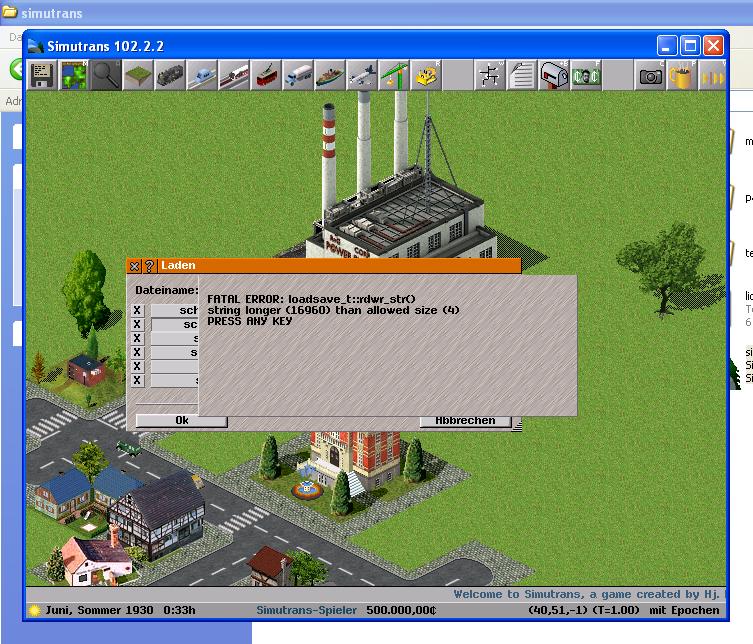Open the floppy disk save/load menu
This screenshot has height=644, width=753.
[42, 76]
